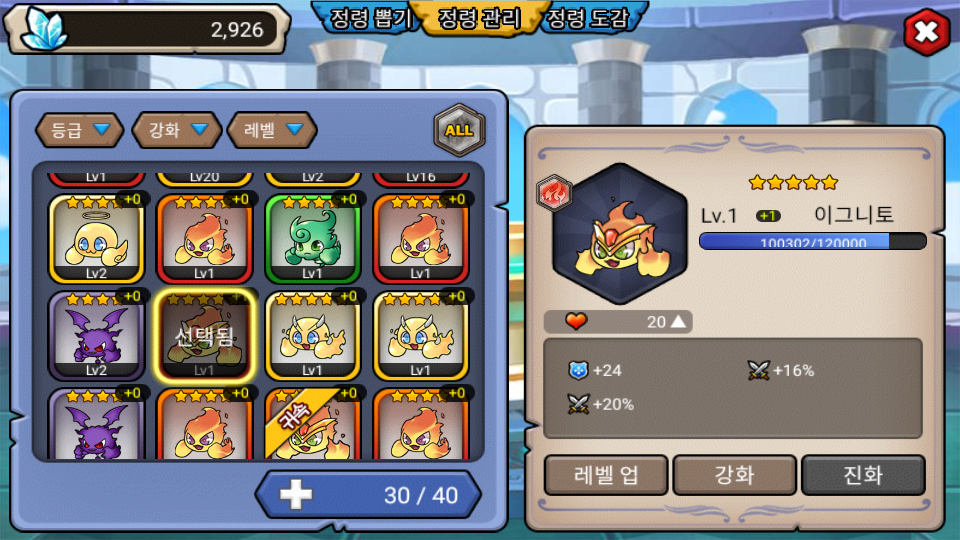Image resolution: width=960 pixels, height=540 pixels.
Task: Open the 등급 sort dropdown
Action: [80, 130]
